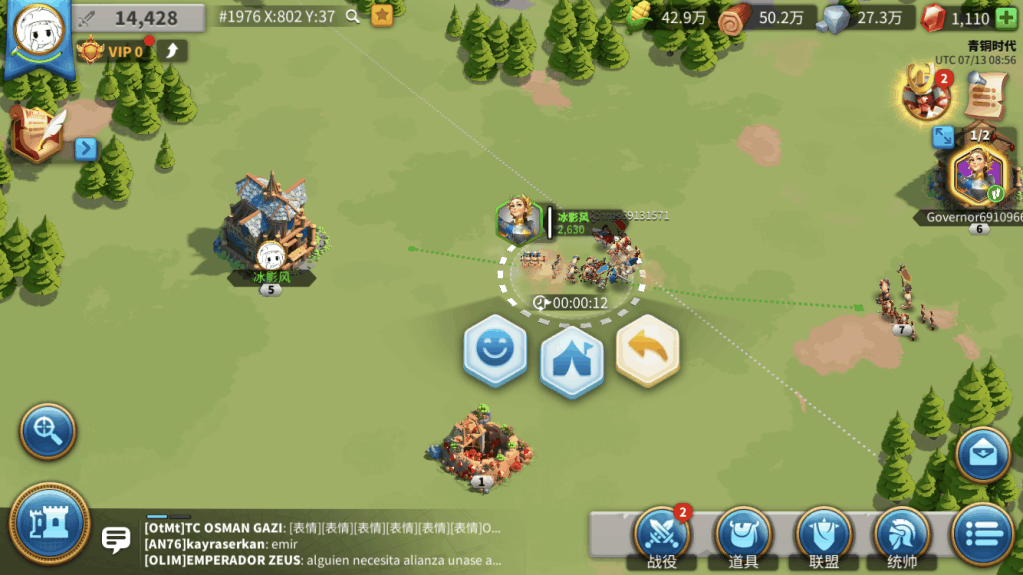The width and height of the screenshot is (1023, 575).
Task: Bookmark location with the star button
Action: pyautogui.click(x=381, y=16)
